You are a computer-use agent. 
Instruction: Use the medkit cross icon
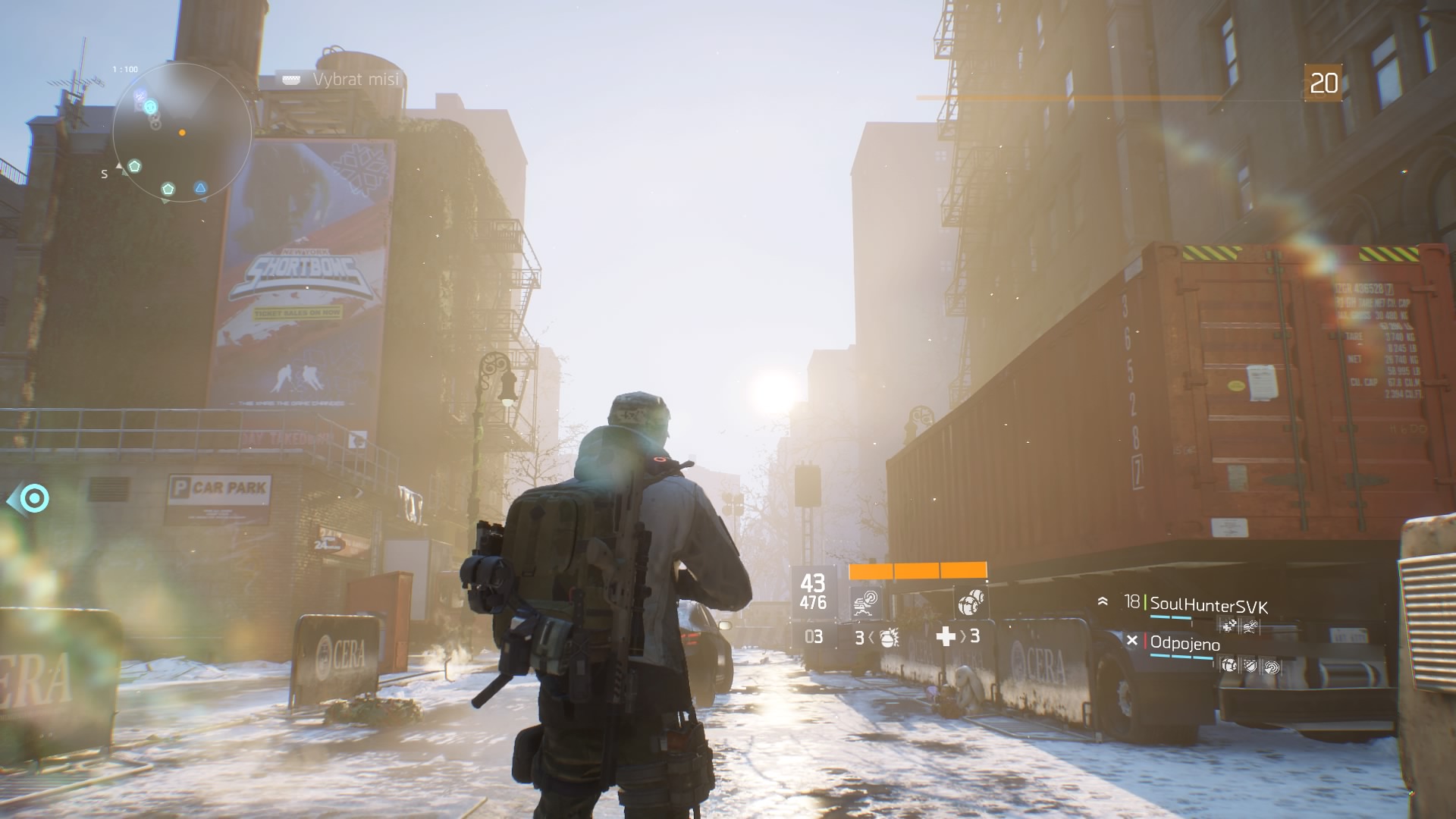coord(946,636)
